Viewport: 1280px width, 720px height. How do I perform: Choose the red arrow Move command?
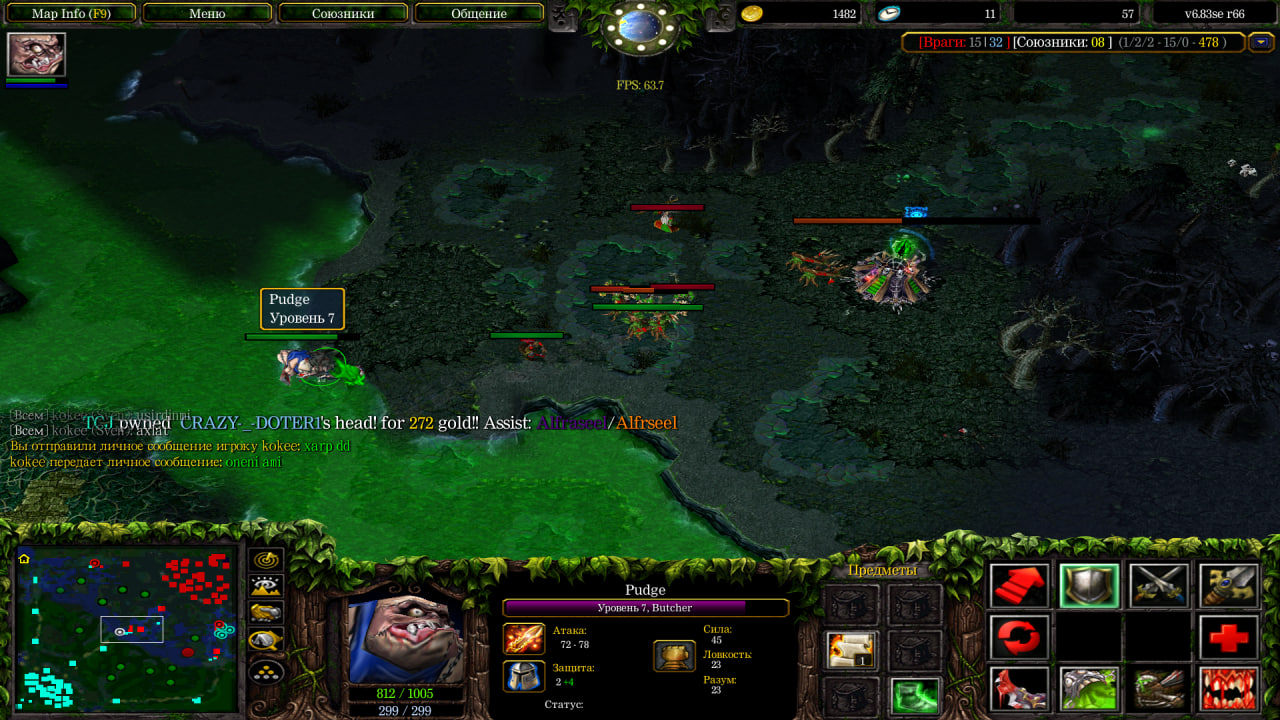1019,586
